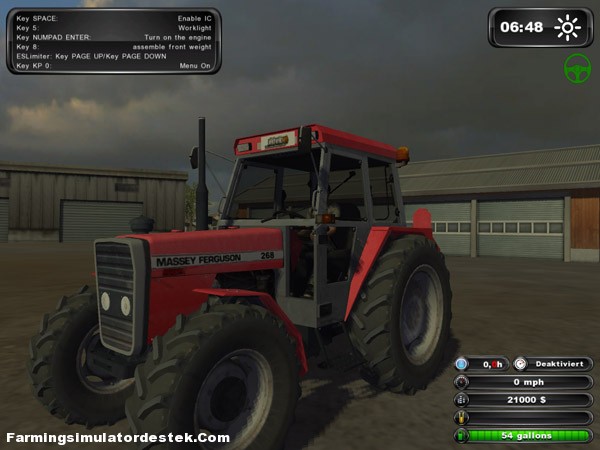Screen dimensions: 600x450
Task: Click the green steering wheel icon
Action: (577, 68)
